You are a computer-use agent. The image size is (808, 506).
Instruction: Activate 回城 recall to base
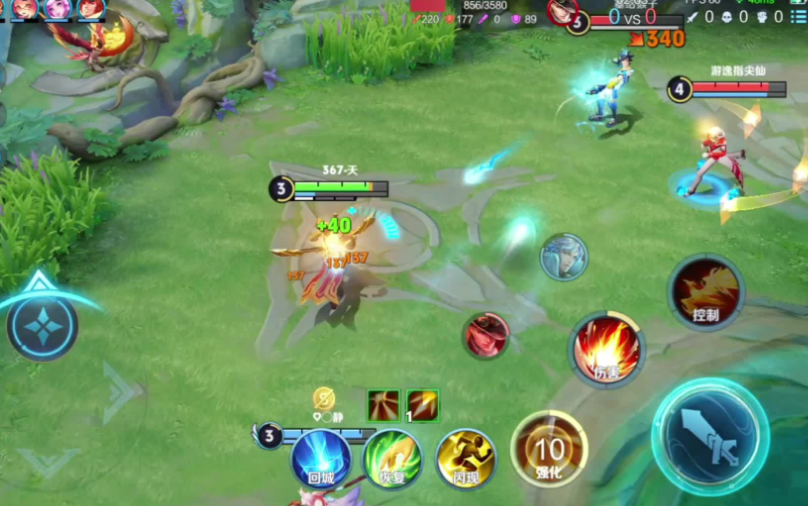click(x=321, y=459)
